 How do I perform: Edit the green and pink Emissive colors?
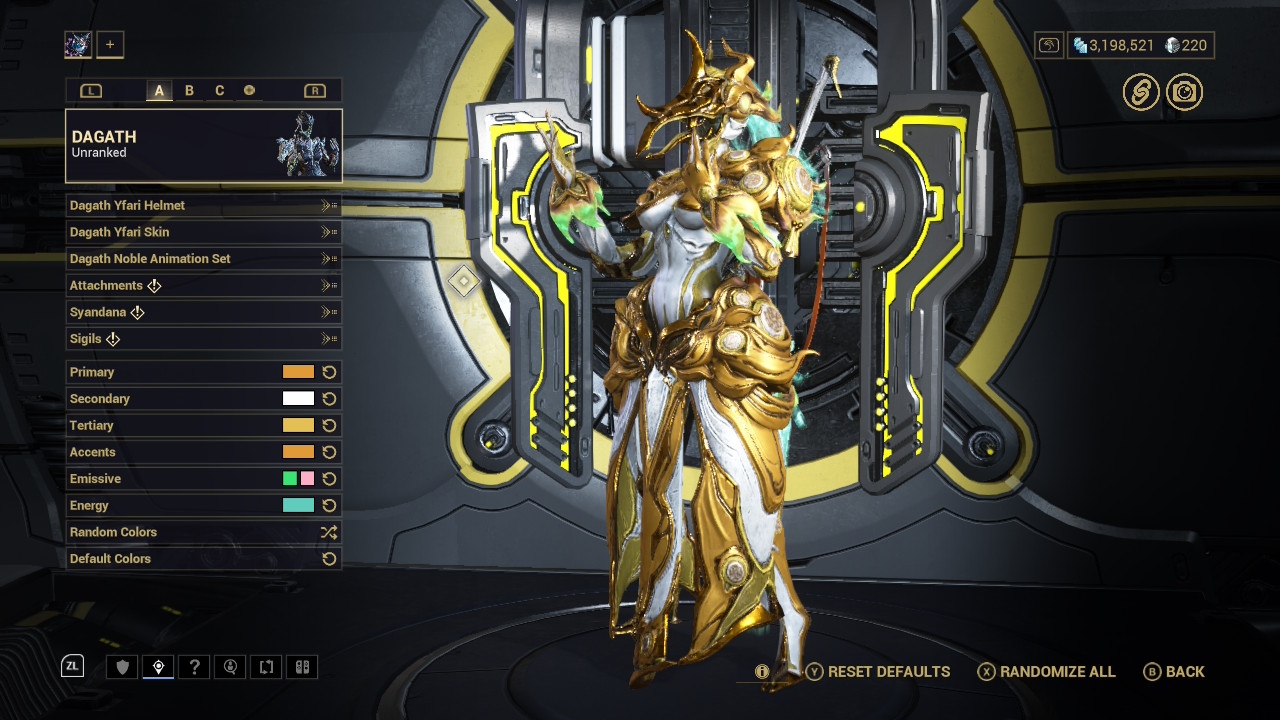[298, 479]
